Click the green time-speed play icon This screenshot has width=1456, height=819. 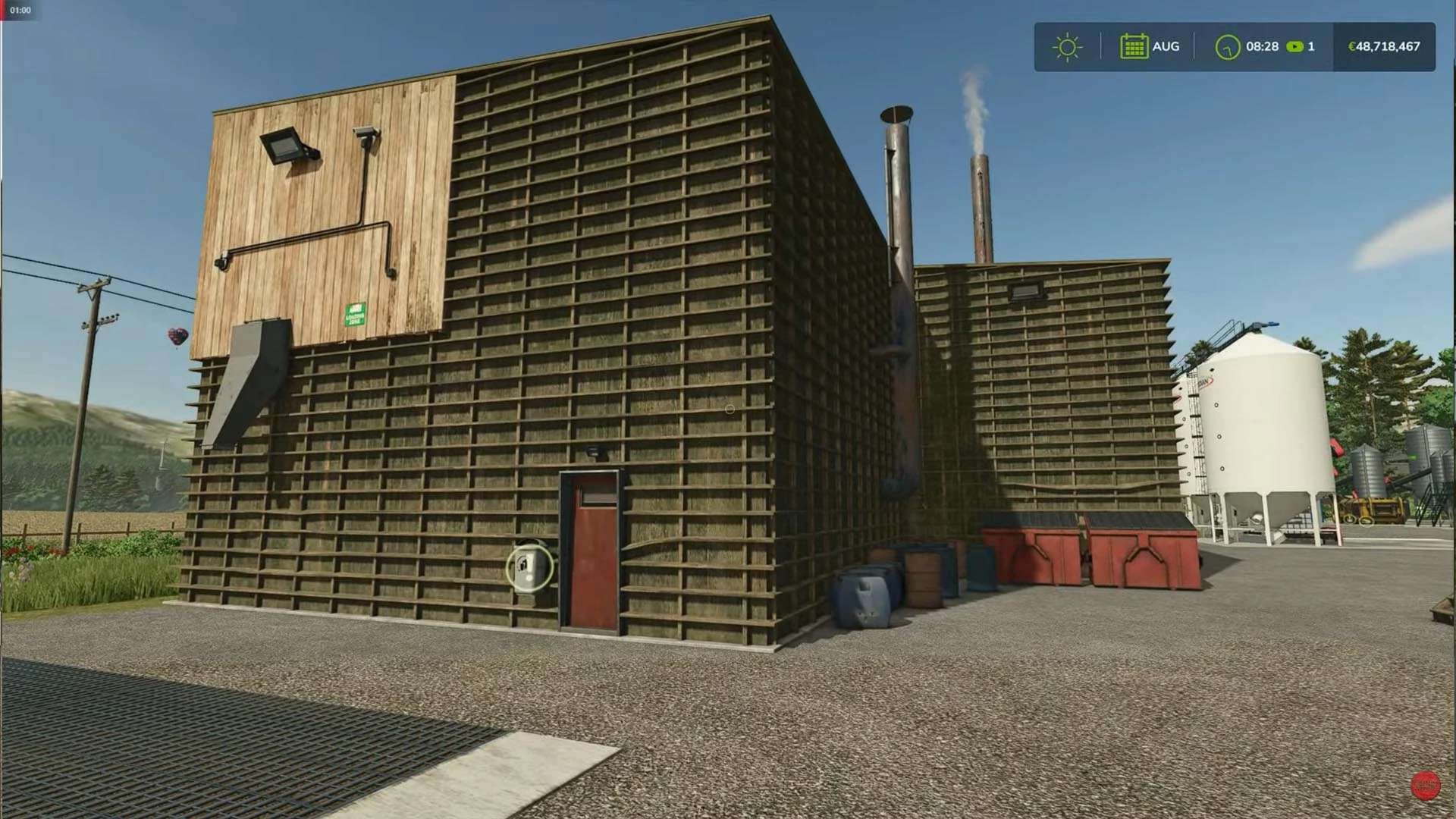pos(1294,47)
